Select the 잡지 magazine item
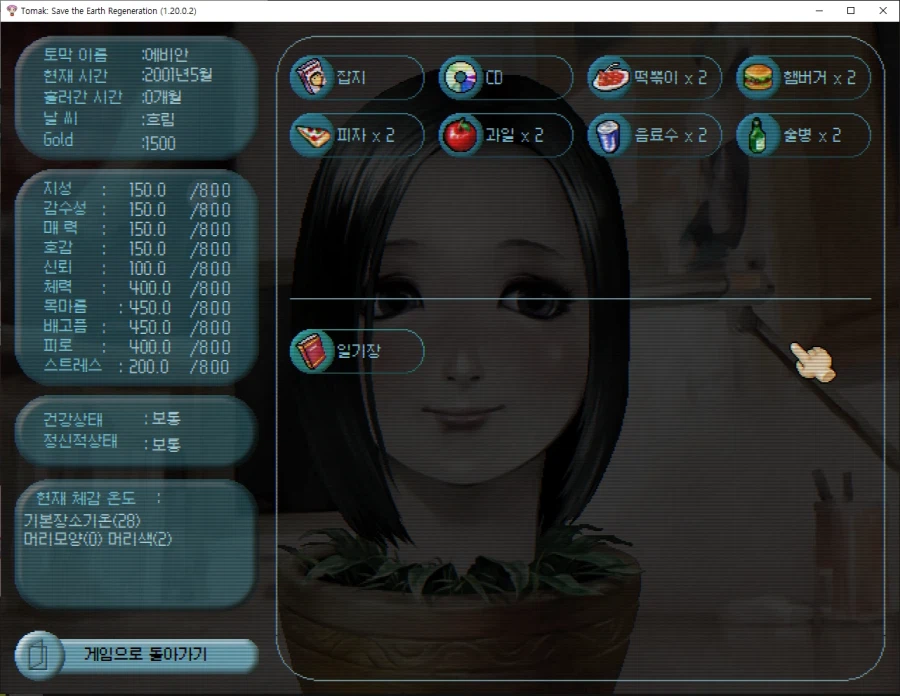 pos(356,78)
